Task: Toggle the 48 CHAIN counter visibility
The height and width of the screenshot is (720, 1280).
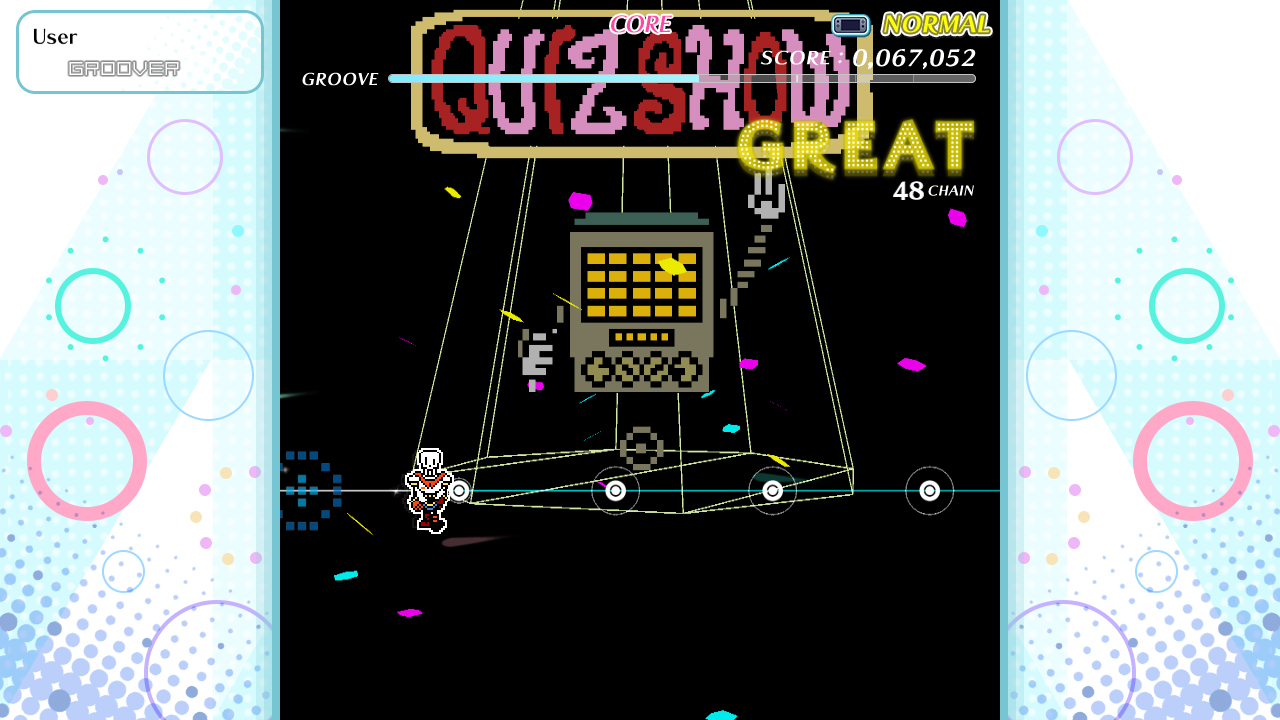Action: click(934, 189)
